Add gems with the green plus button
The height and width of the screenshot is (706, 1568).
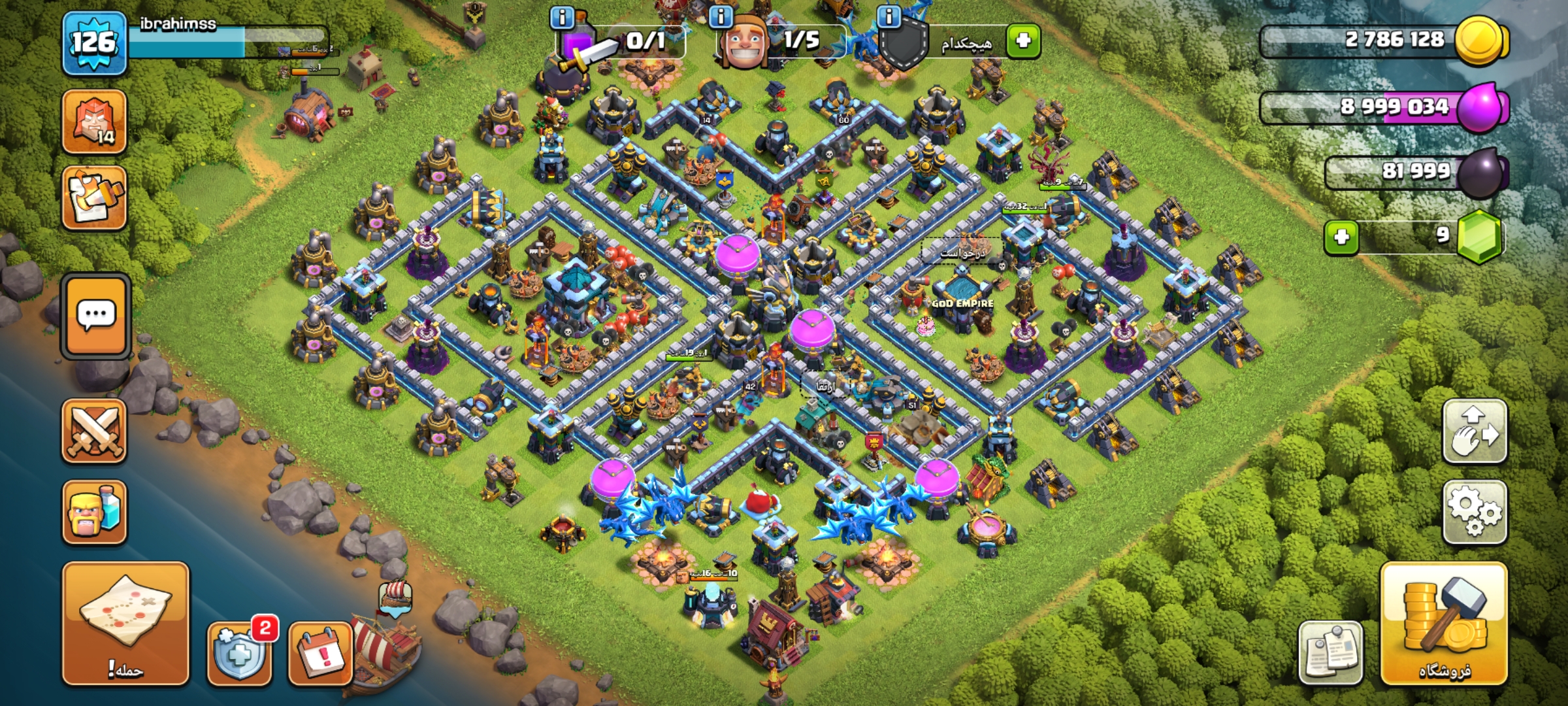click(1341, 237)
